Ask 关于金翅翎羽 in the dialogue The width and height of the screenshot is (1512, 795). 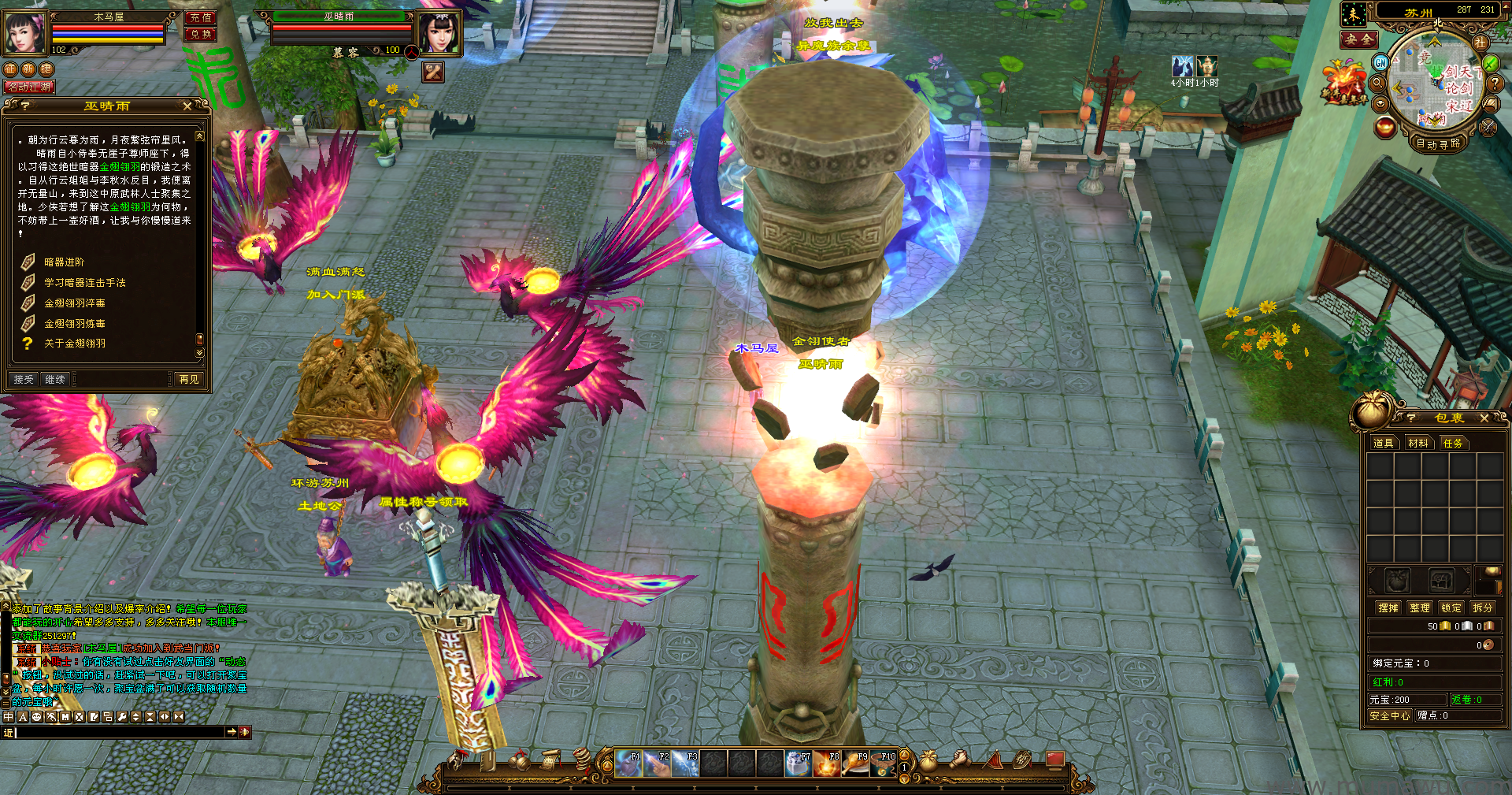[x=74, y=344]
